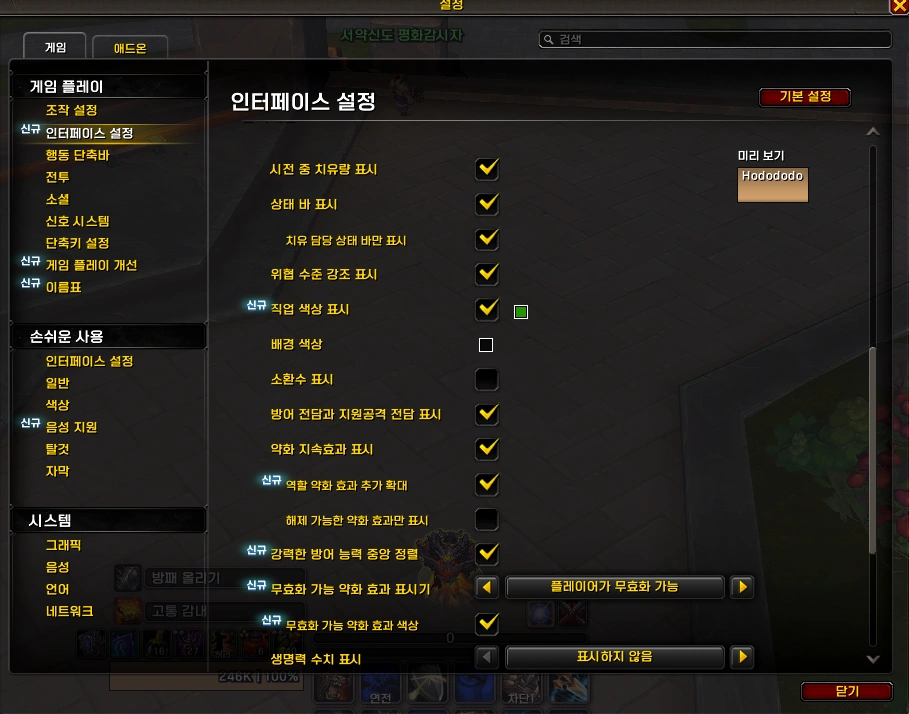Image resolution: width=909 pixels, height=714 pixels.
Task: Select 행동 단축바 category
Action: pyautogui.click(x=77, y=155)
